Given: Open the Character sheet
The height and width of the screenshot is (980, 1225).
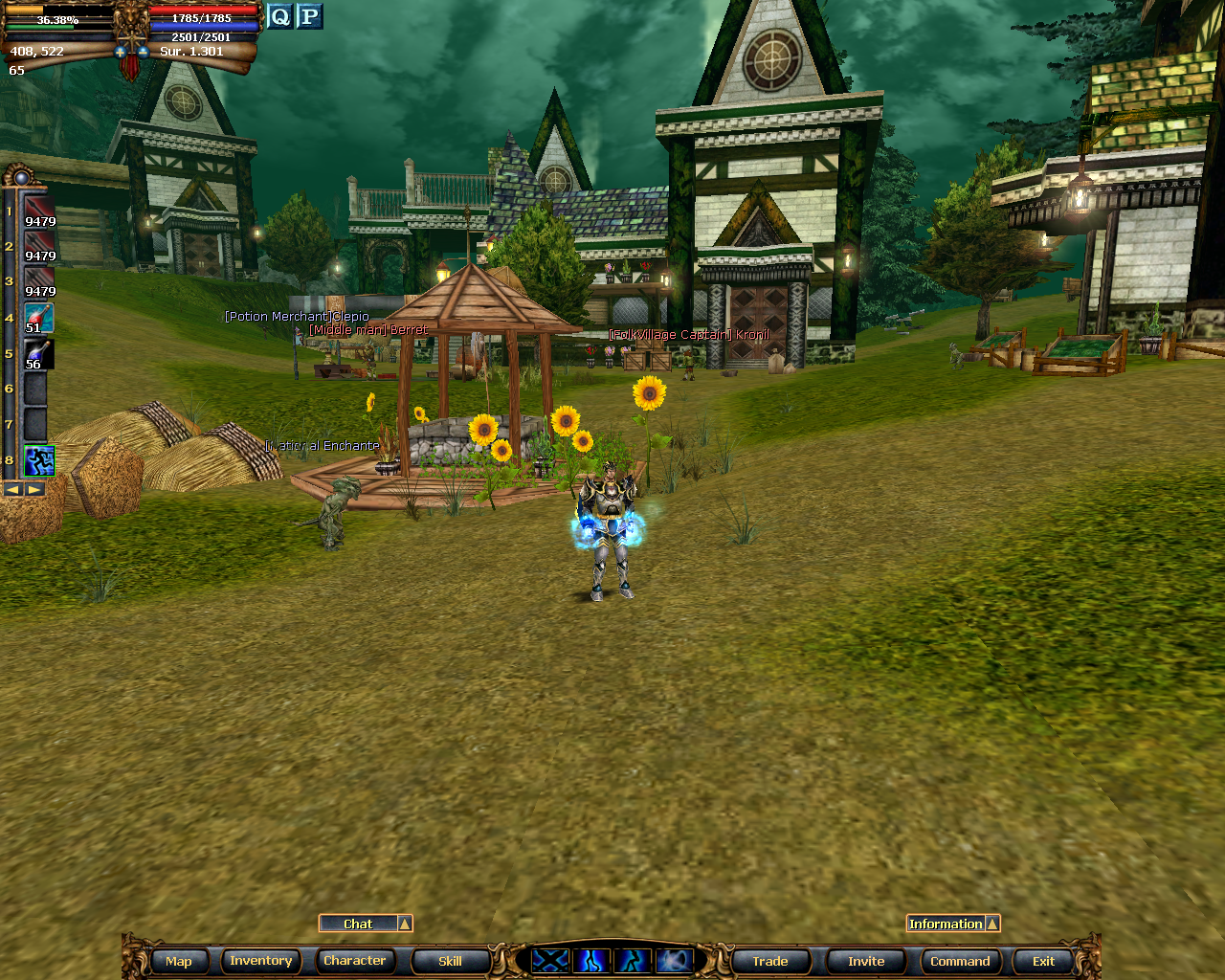Looking at the screenshot, I should point(354,961).
